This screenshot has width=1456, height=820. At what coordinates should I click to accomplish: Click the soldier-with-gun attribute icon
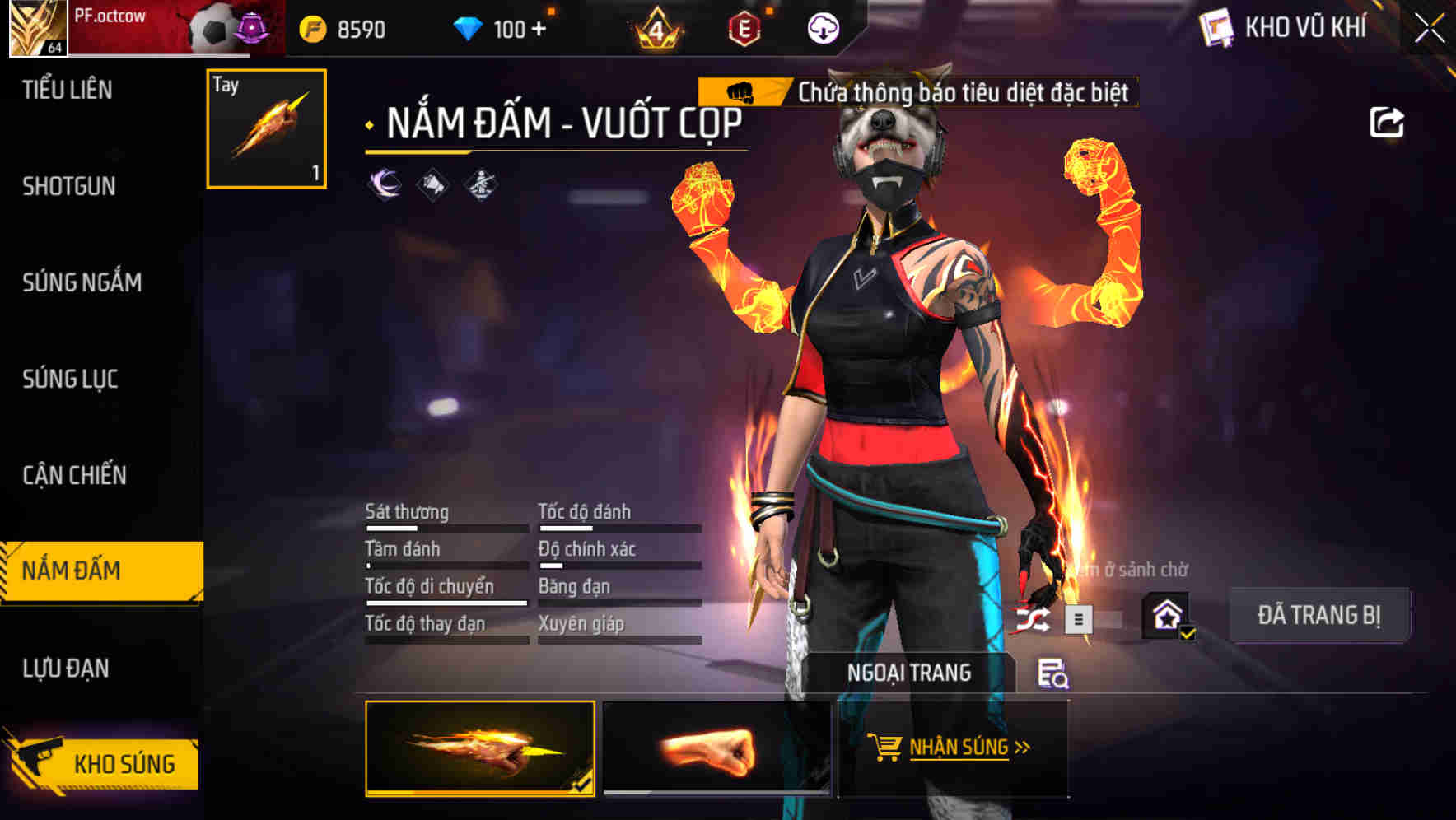coord(482,183)
